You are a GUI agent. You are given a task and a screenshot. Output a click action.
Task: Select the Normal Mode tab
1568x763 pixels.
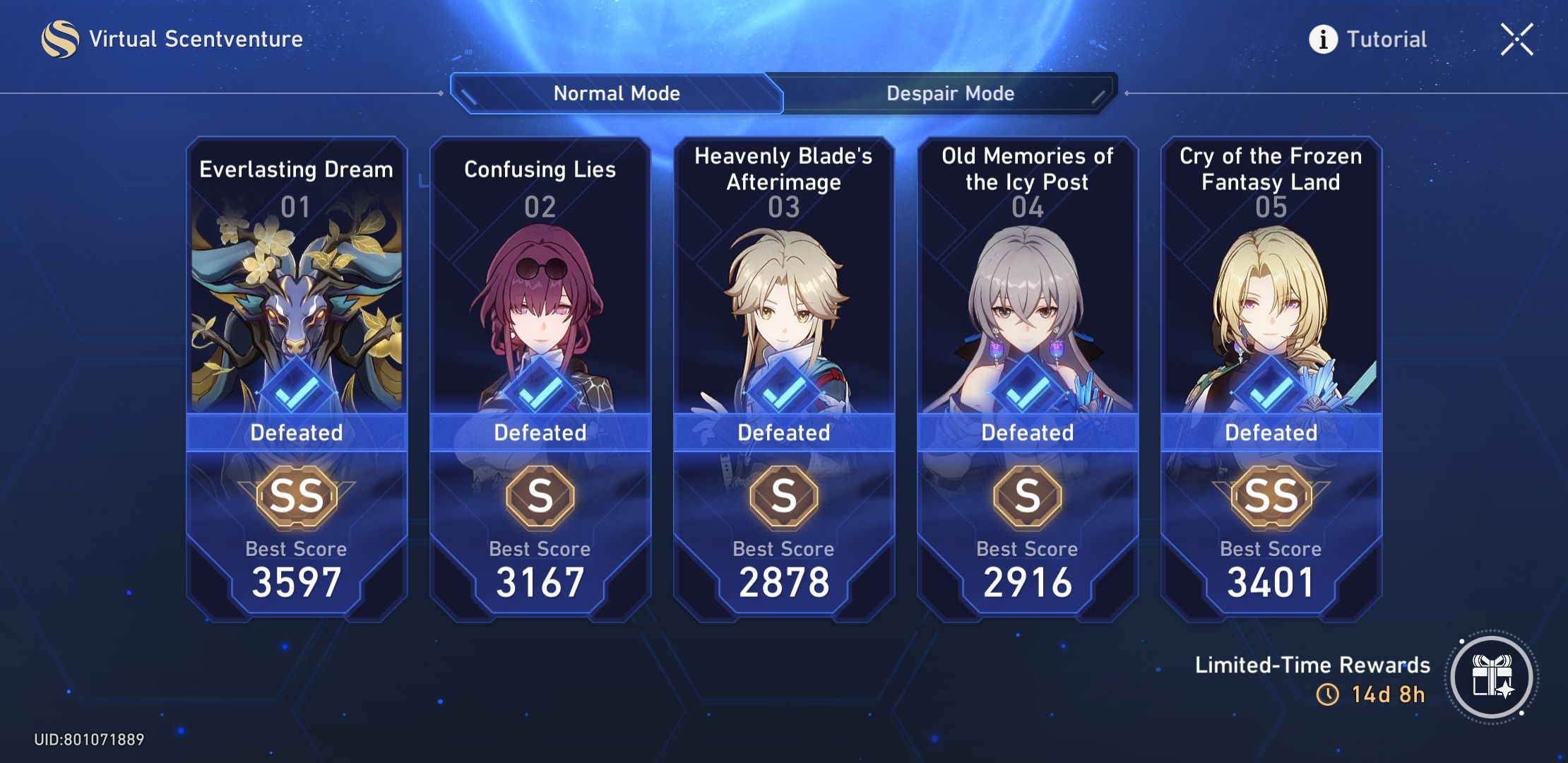click(x=617, y=93)
